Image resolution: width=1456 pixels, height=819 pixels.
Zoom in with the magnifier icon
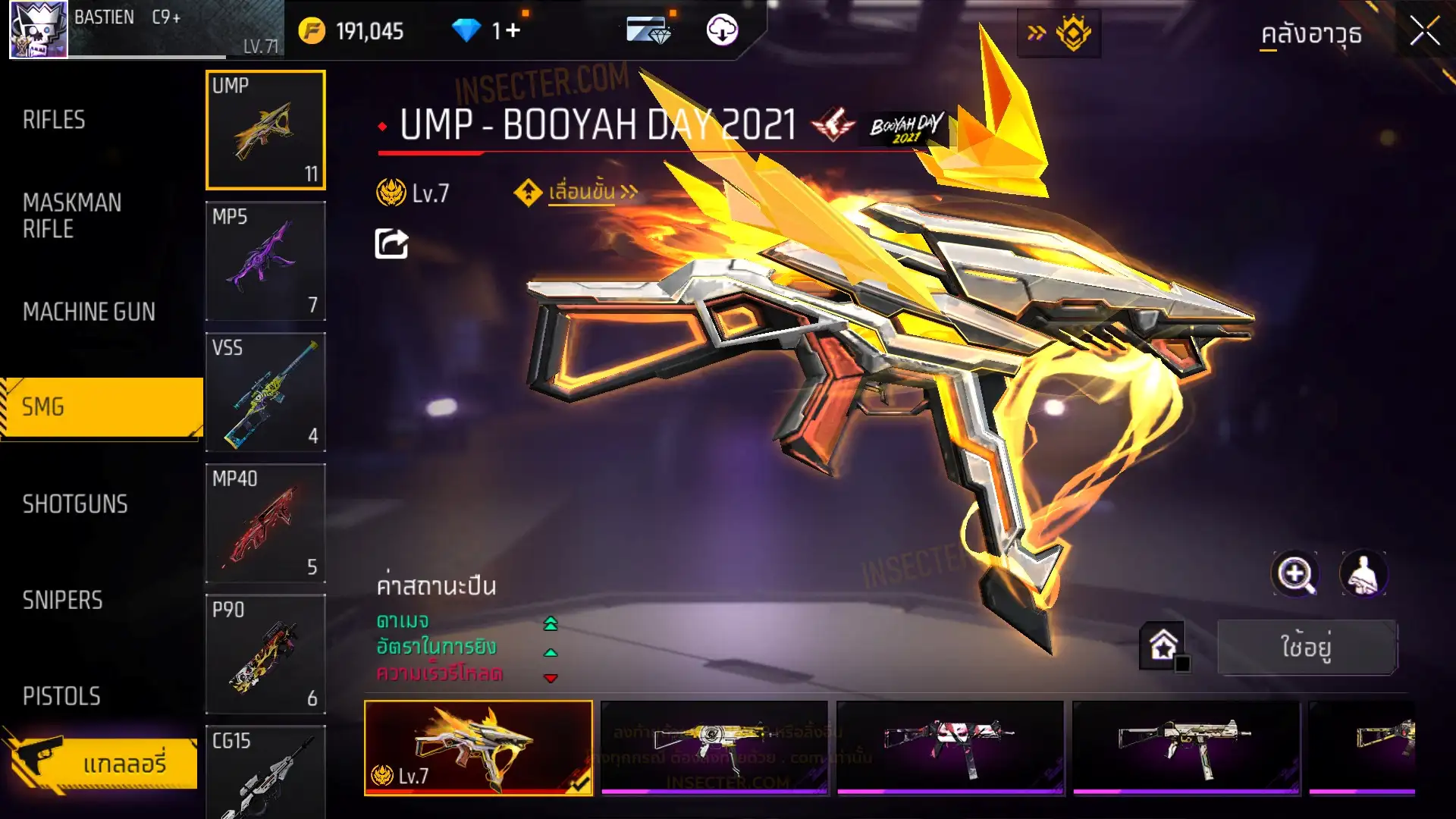tap(1294, 574)
